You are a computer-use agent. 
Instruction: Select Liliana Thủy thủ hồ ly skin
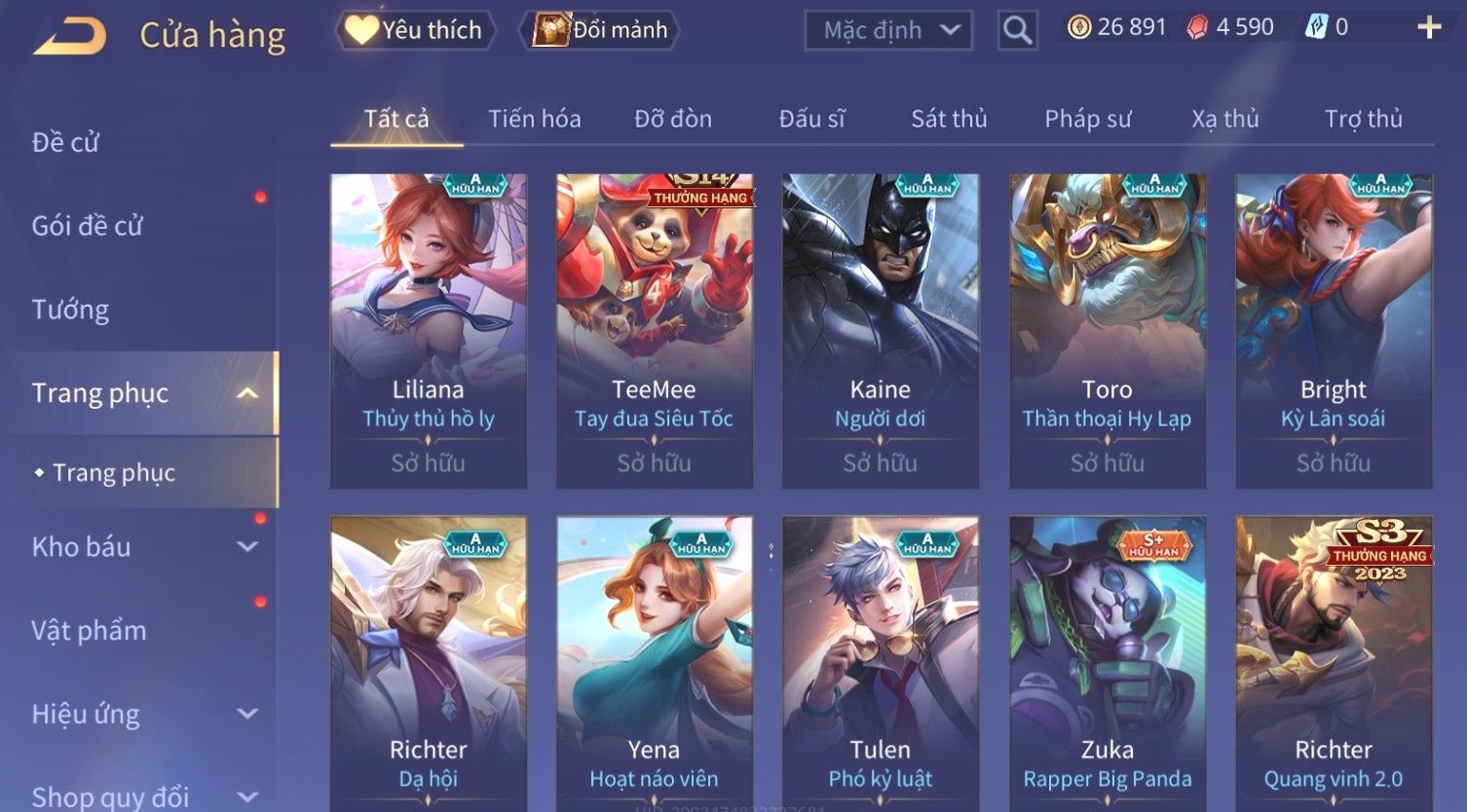pos(429,331)
